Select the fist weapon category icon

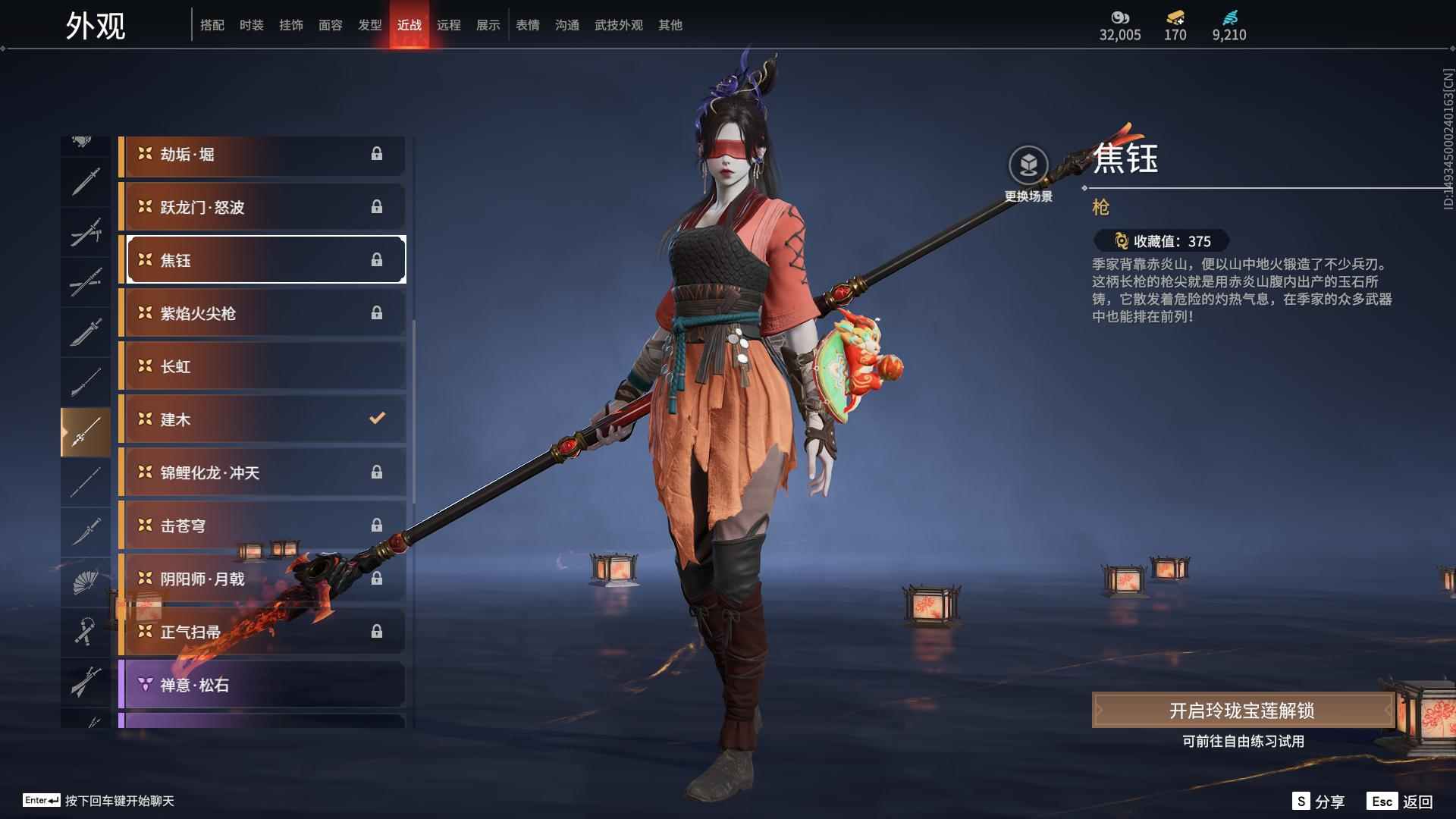[86, 140]
